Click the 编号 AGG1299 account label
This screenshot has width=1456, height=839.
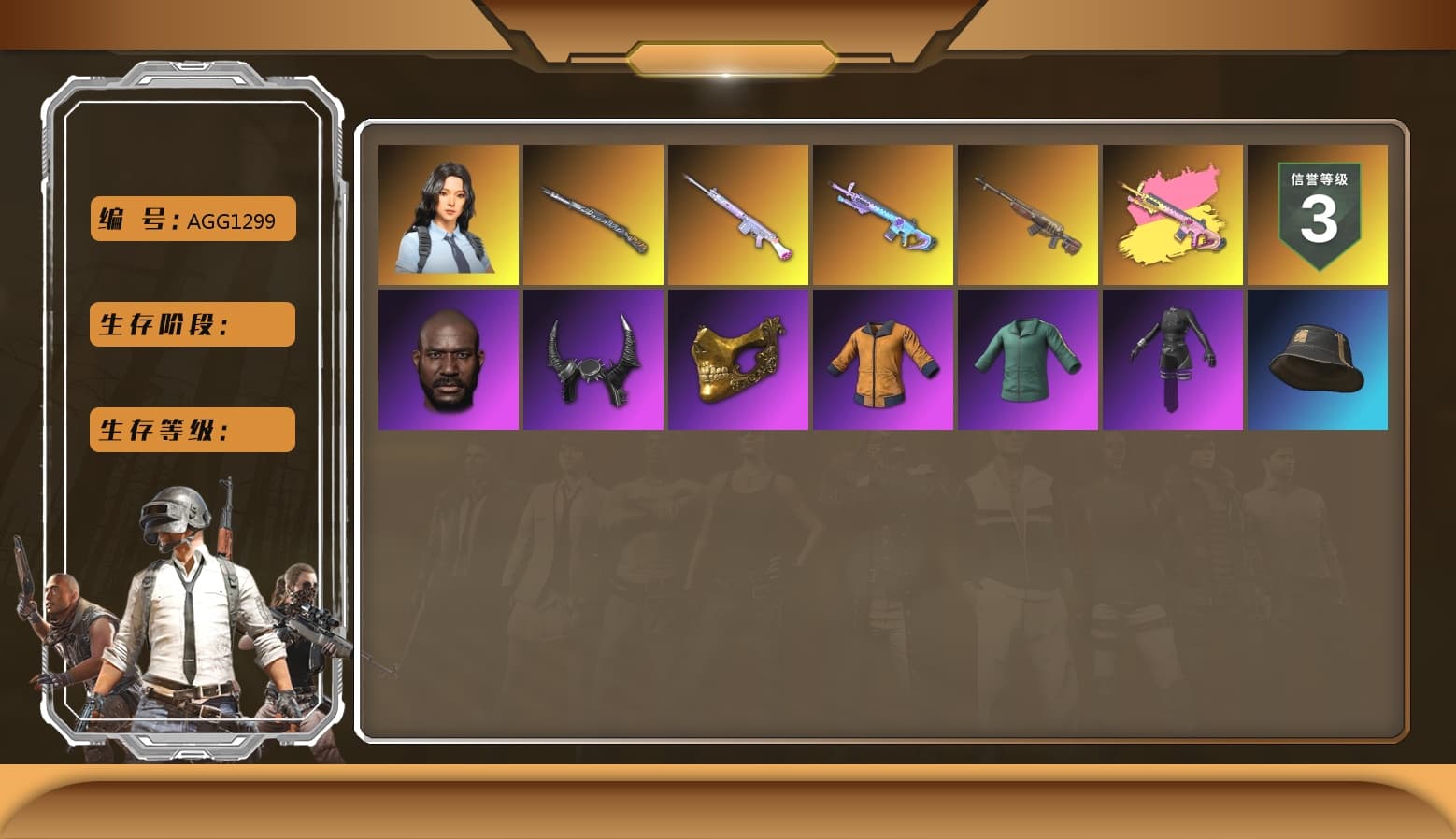191,219
